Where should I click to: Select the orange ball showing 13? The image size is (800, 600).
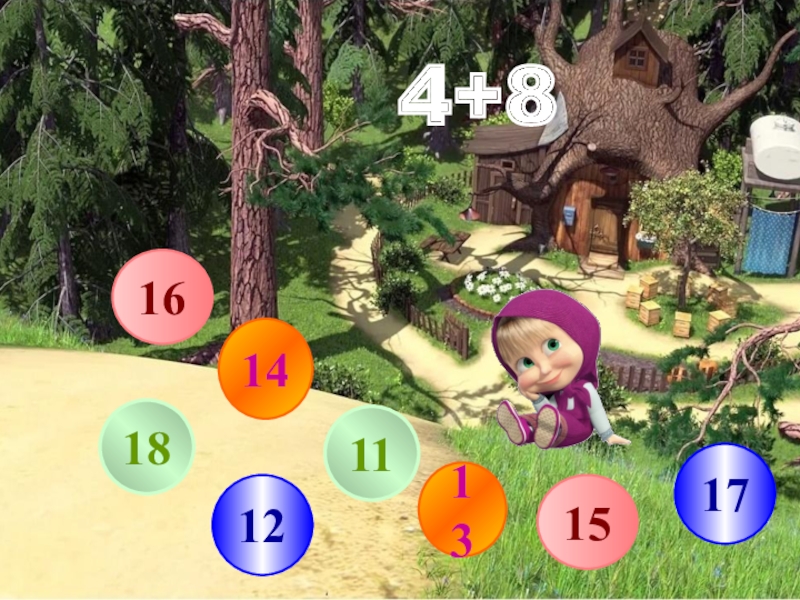462,510
